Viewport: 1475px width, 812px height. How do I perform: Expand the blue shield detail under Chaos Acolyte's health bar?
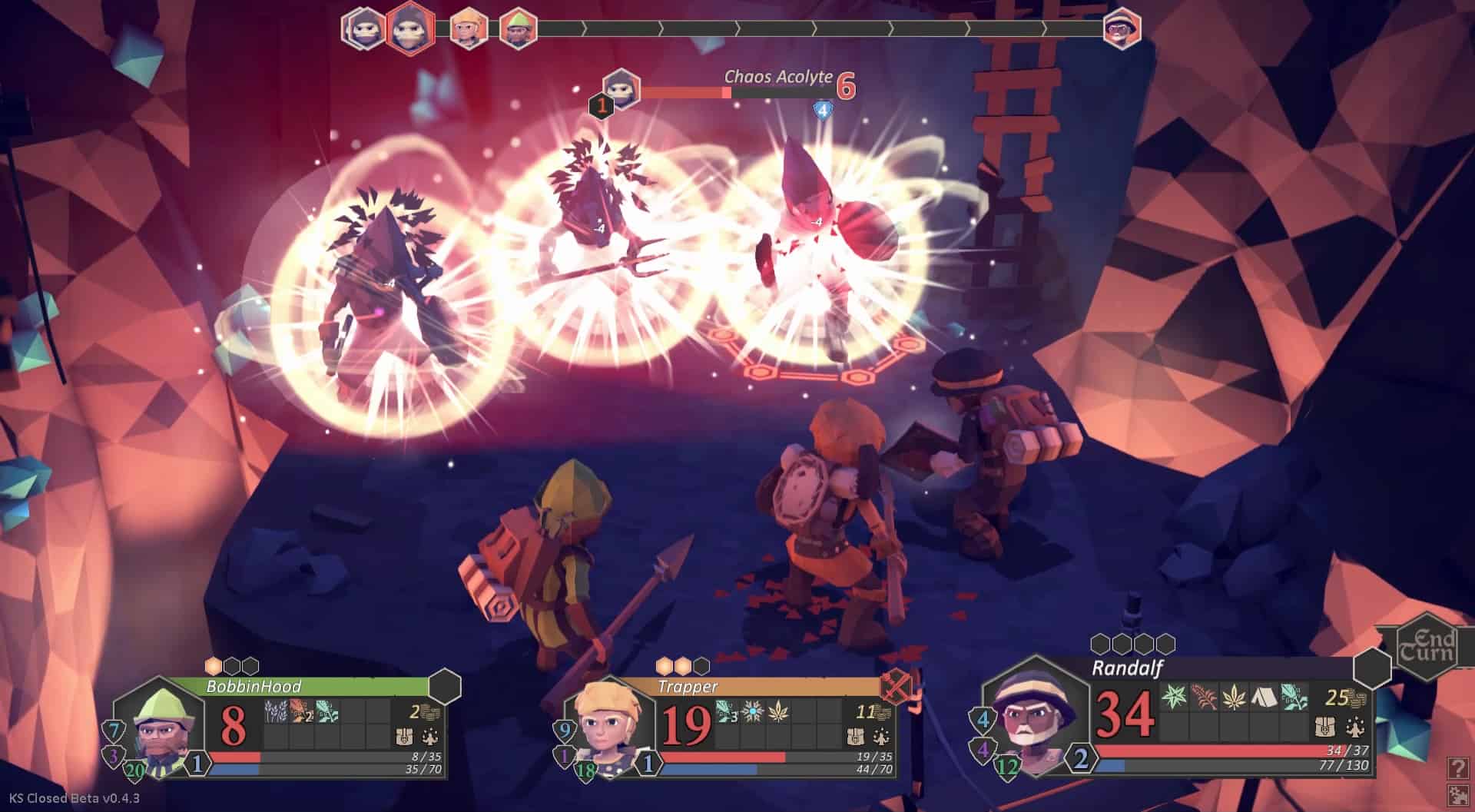(x=824, y=108)
